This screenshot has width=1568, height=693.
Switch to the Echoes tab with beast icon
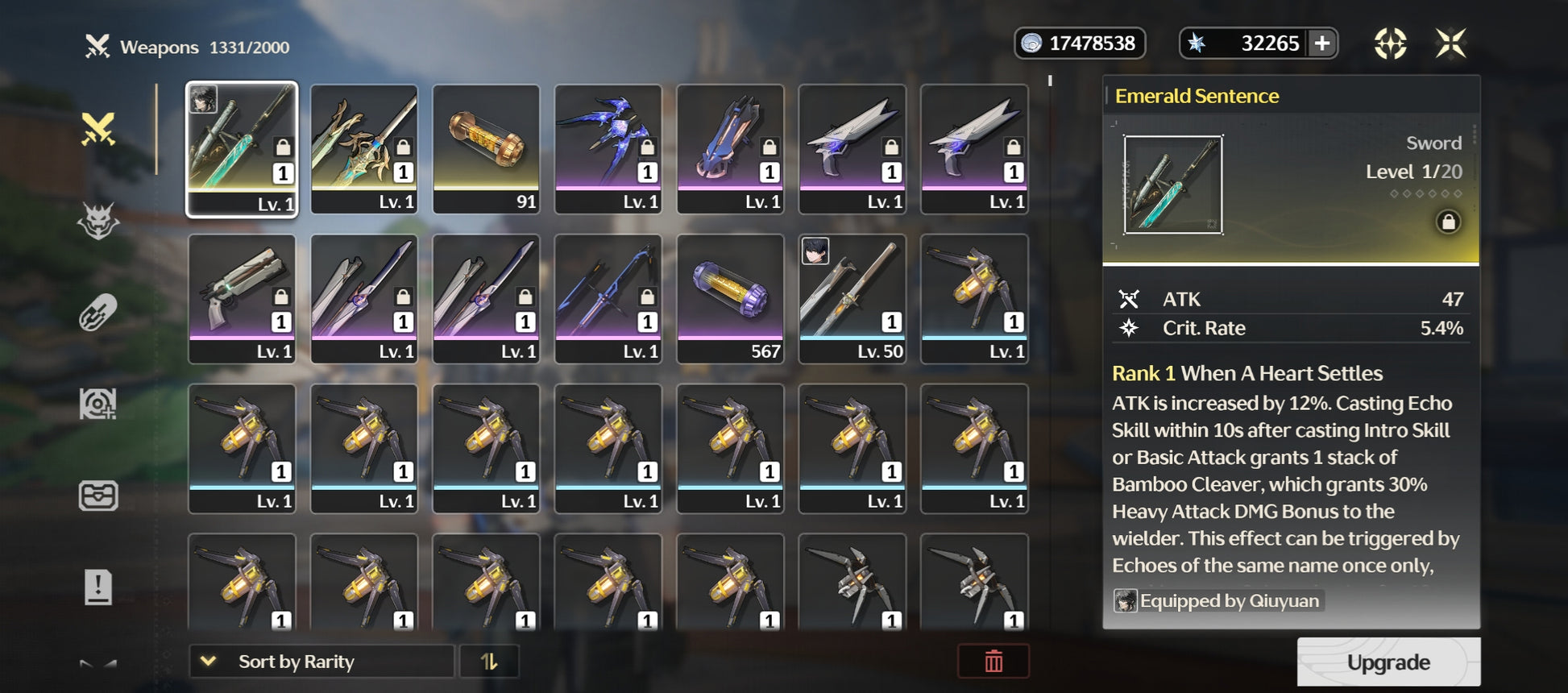click(98, 221)
